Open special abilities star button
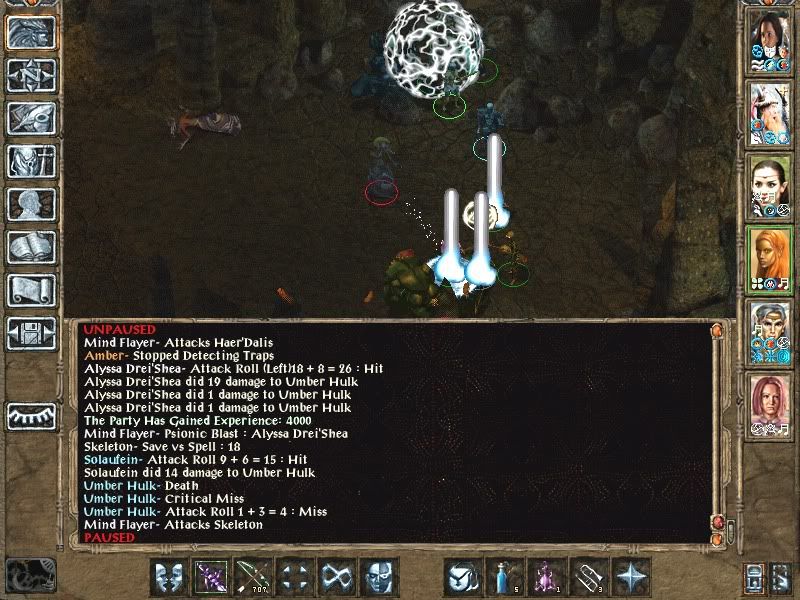 [x=631, y=577]
